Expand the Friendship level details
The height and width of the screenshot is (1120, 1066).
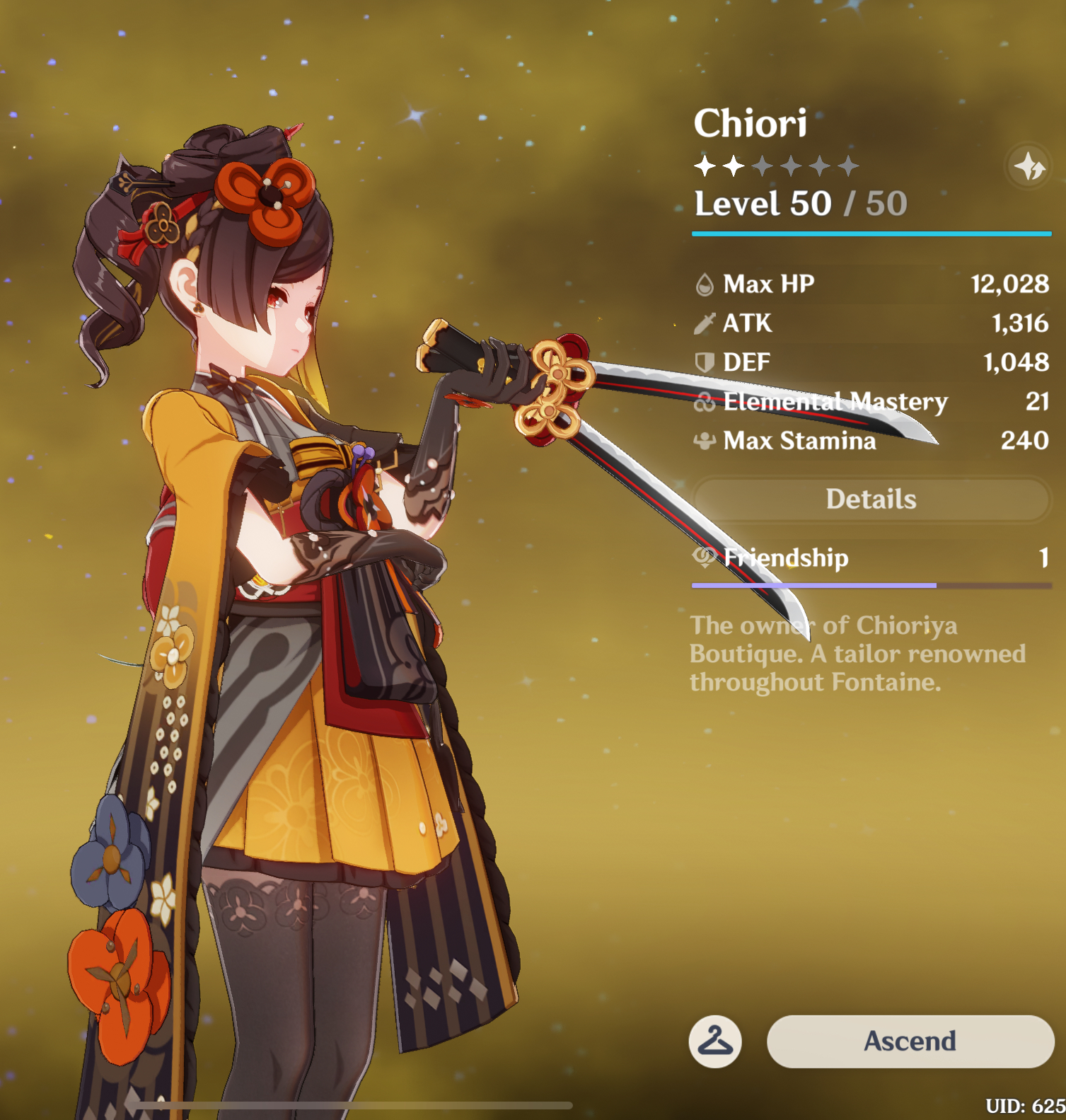pyautogui.click(x=778, y=558)
